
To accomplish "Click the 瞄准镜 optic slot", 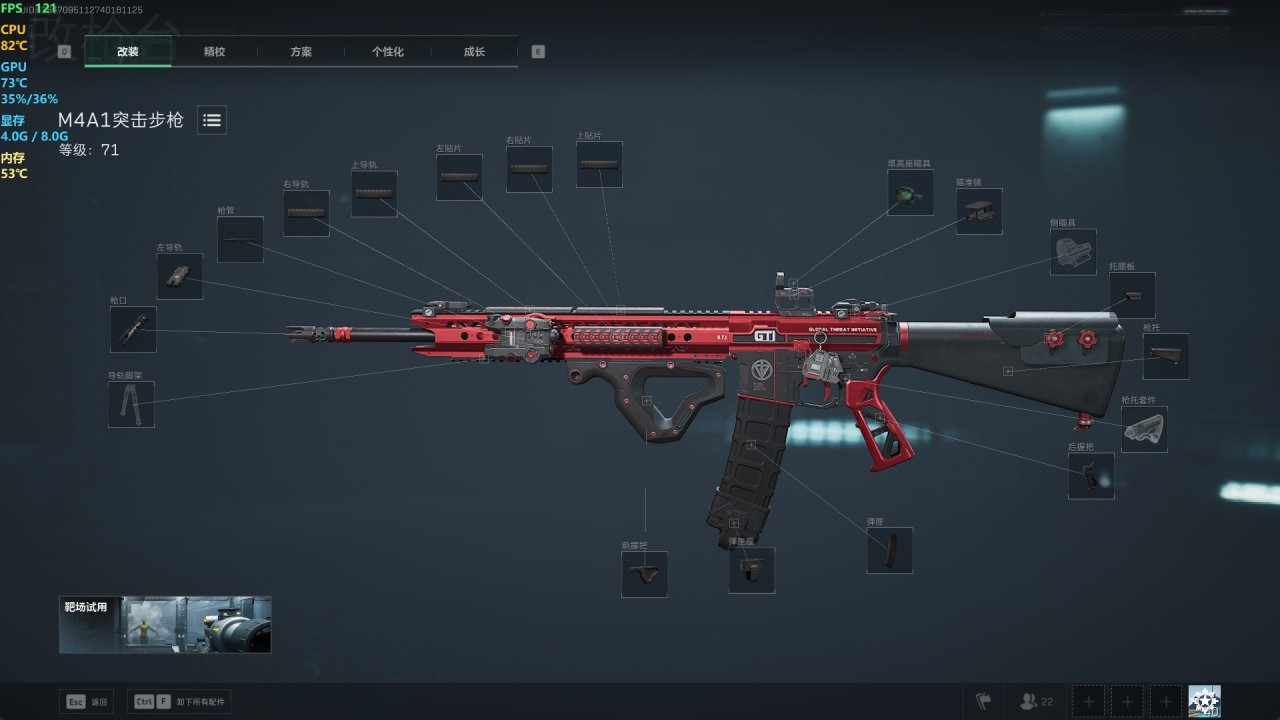I will point(979,211).
